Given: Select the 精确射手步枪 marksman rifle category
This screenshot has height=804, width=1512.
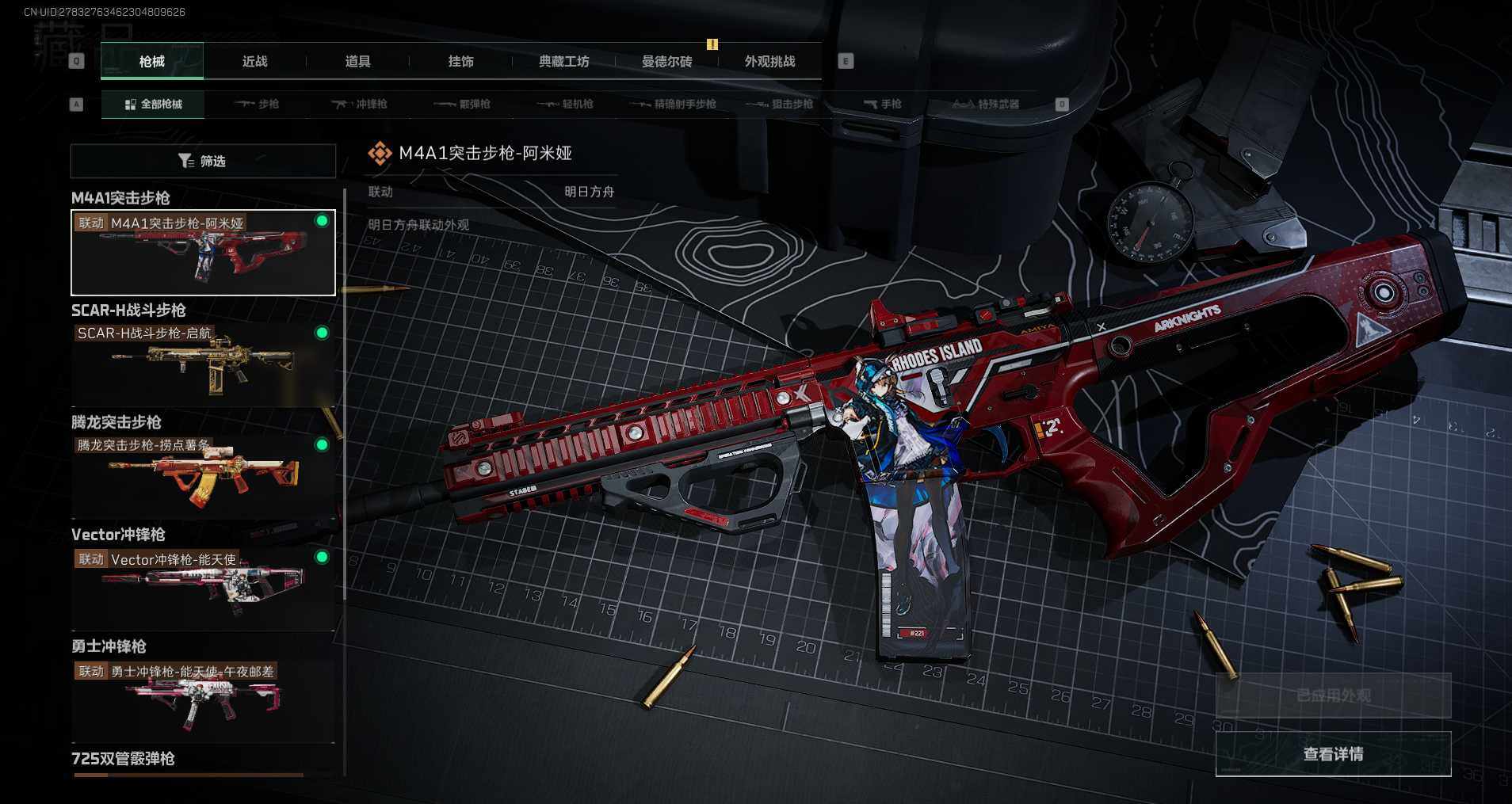Looking at the screenshot, I should click(673, 105).
